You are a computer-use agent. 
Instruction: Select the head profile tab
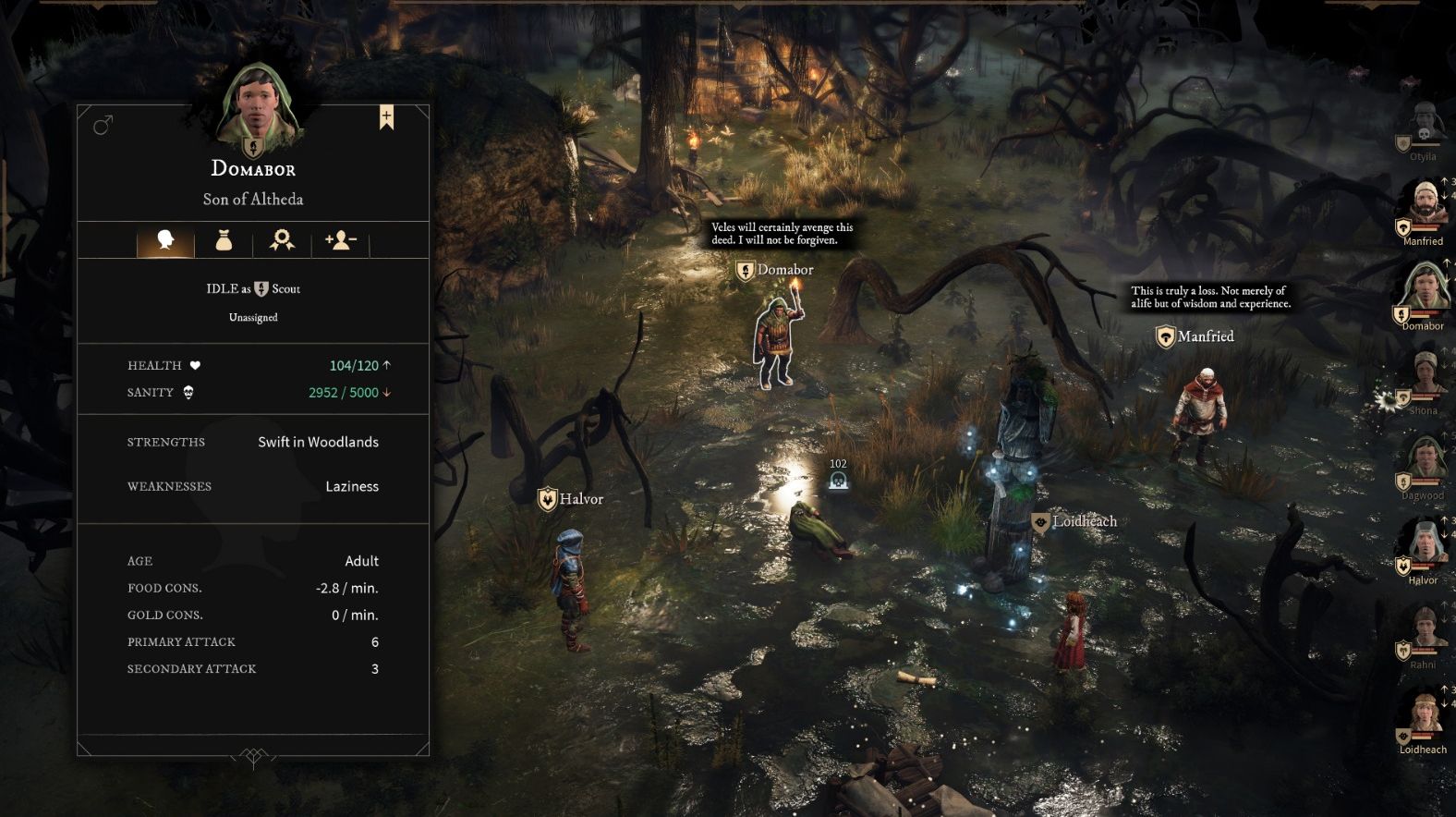[x=166, y=241]
